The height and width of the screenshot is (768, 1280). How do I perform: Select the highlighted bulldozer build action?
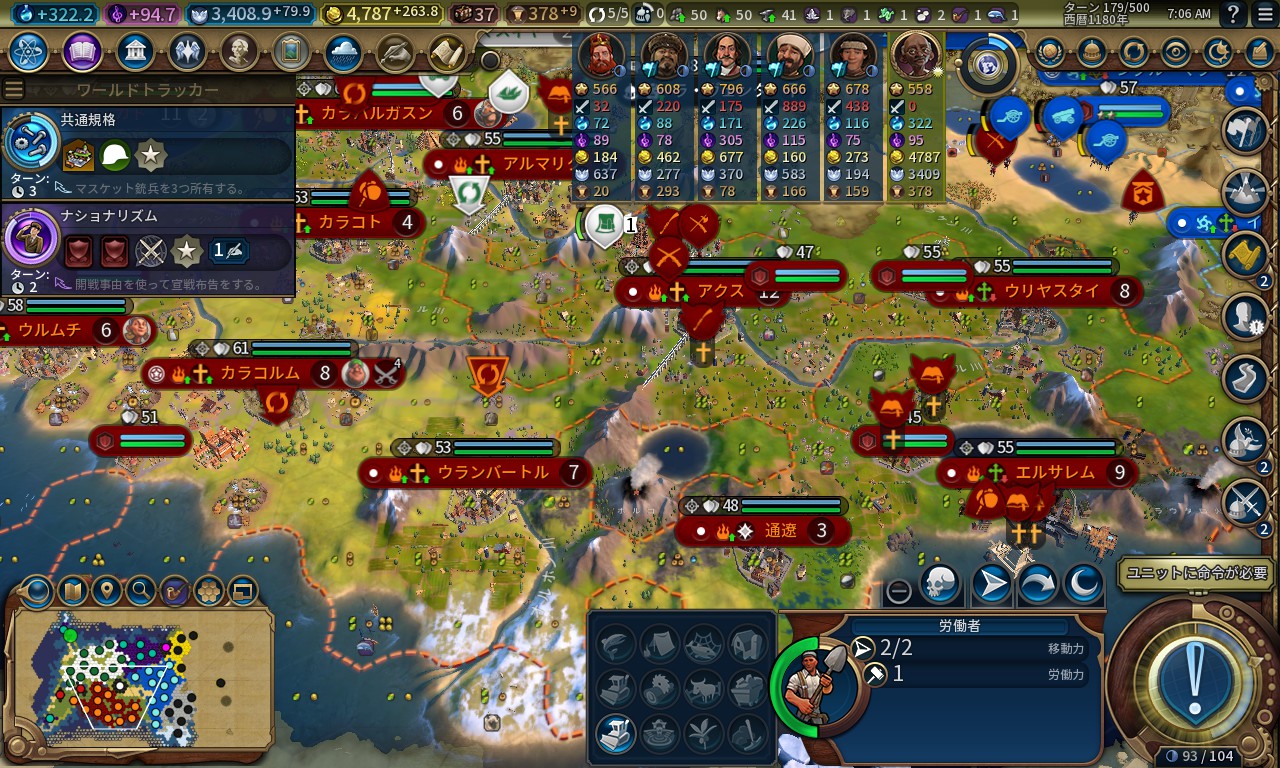click(x=615, y=733)
